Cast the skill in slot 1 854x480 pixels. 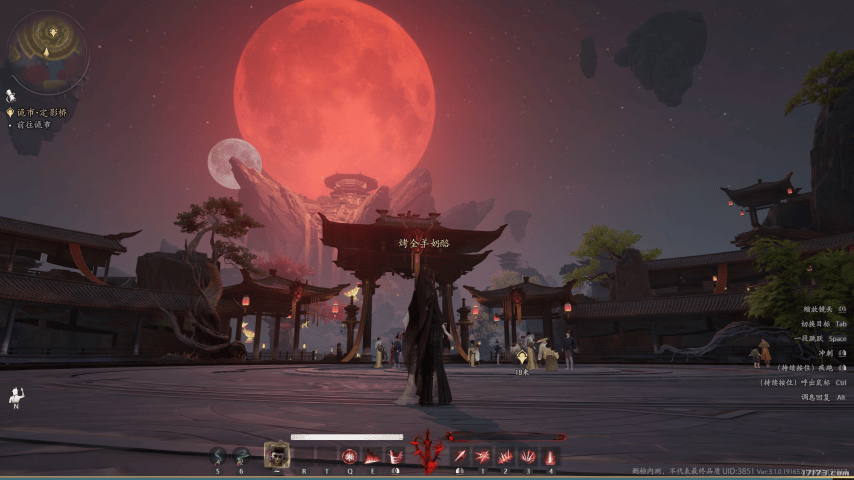(x=483, y=456)
